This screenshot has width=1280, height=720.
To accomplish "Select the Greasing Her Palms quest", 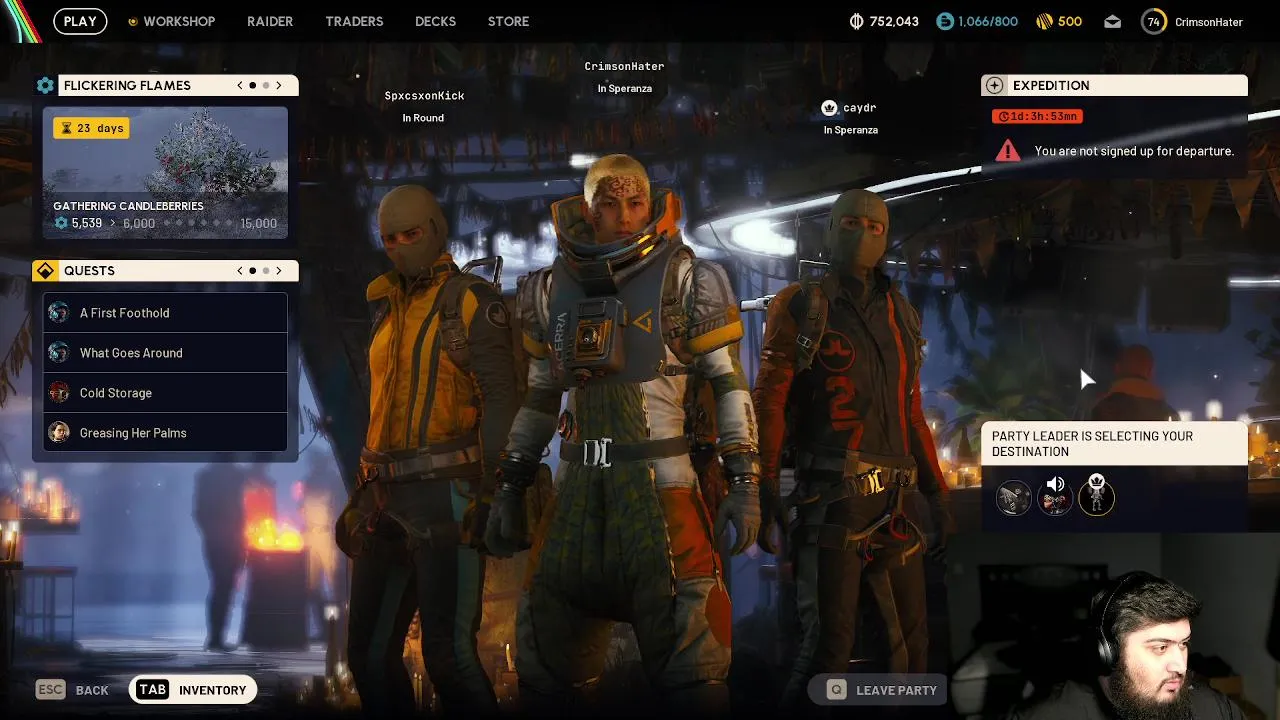I will pos(165,433).
